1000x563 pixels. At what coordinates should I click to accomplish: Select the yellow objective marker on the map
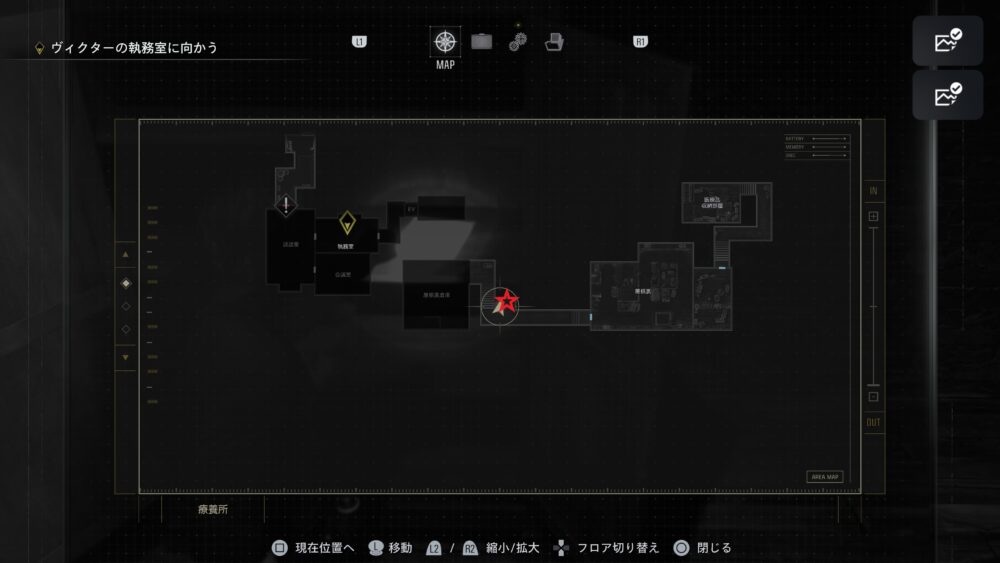pyautogui.click(x=346, y=222)
